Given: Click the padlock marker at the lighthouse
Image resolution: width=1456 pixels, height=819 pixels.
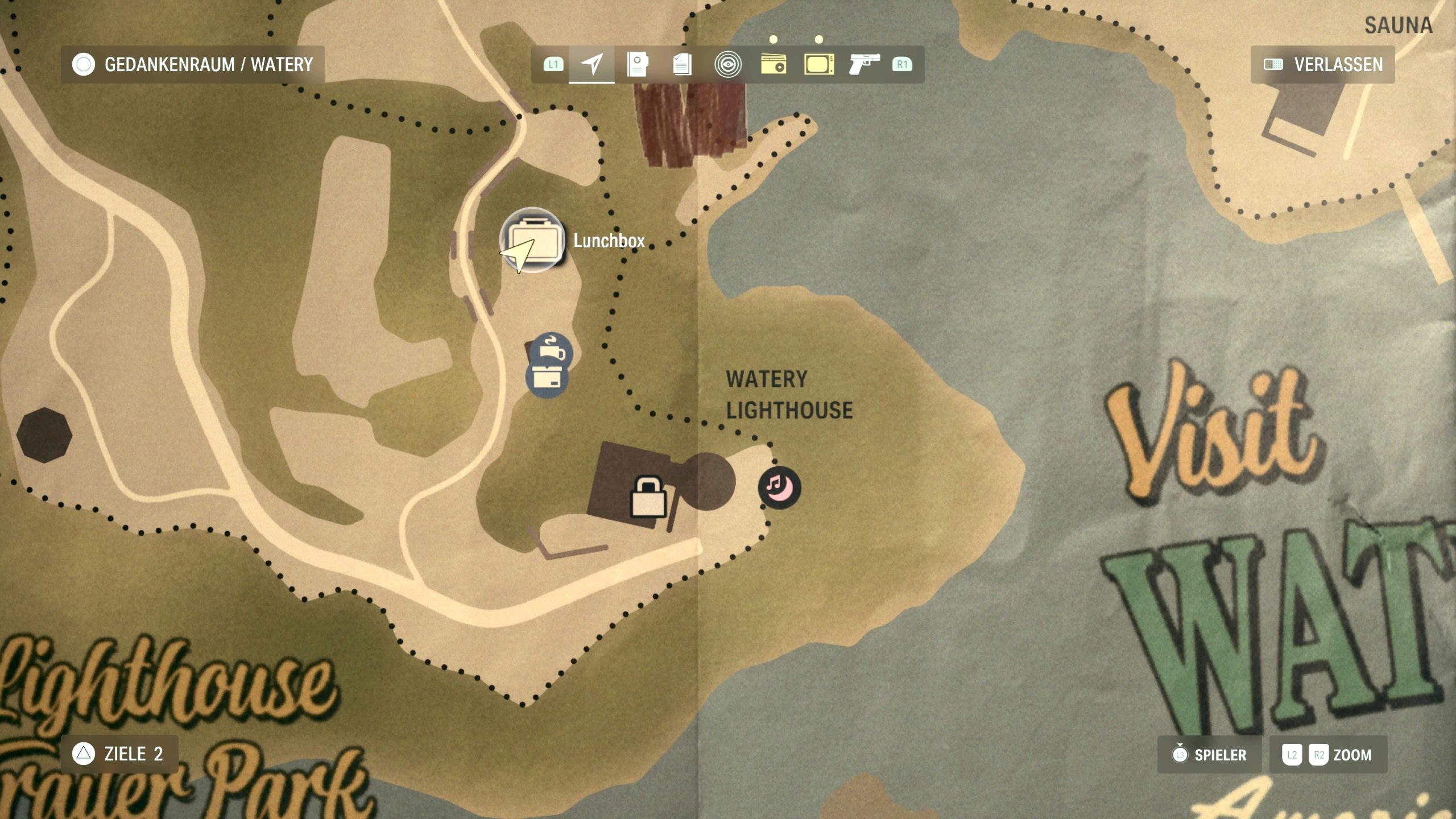Looking at the screenshot, I should pyautogui.click(x=648, y=497).
